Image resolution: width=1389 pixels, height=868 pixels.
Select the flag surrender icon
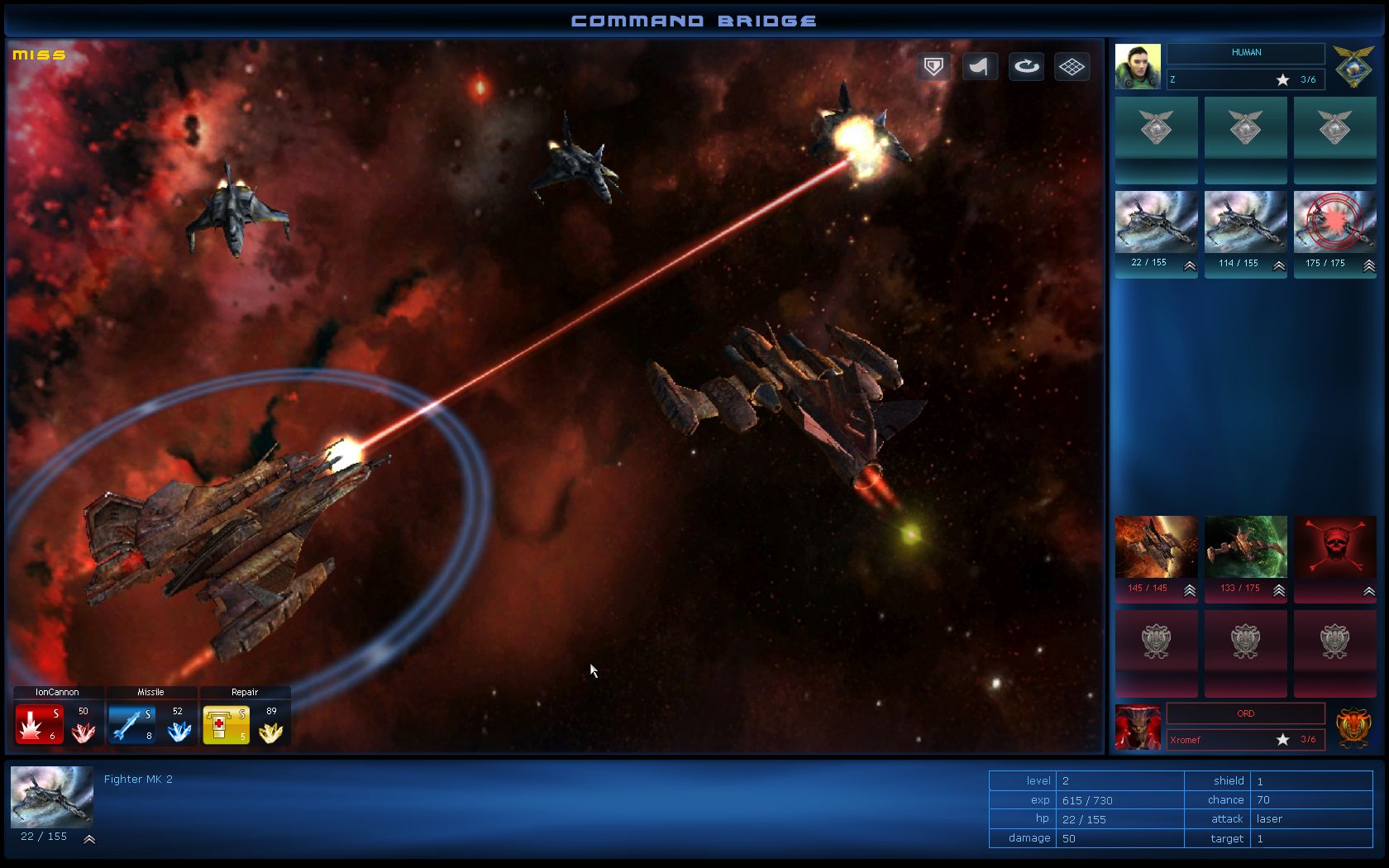(x=979, y=66)
